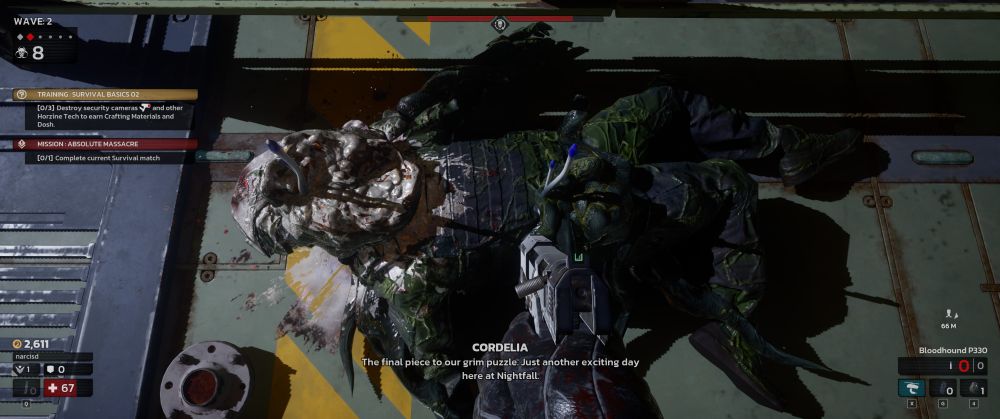Screen dimensions: 1000x419
Task: Select the Training: Survival Basics 02 objective header
Action: pyautogui.click(x=105, y=95)
